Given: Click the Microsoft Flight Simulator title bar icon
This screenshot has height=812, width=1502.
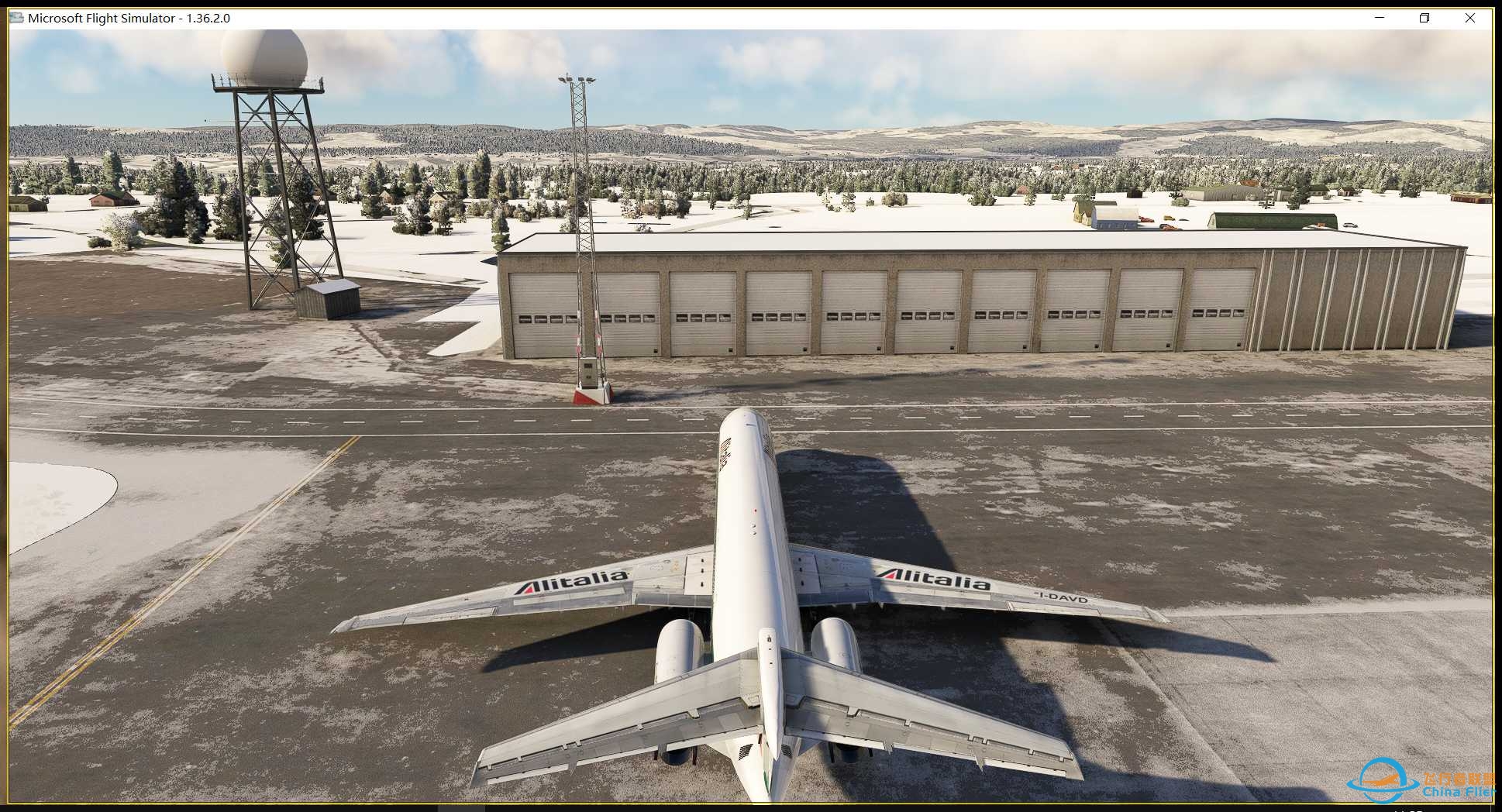Looking at the screenshot, I should [16, 17].
